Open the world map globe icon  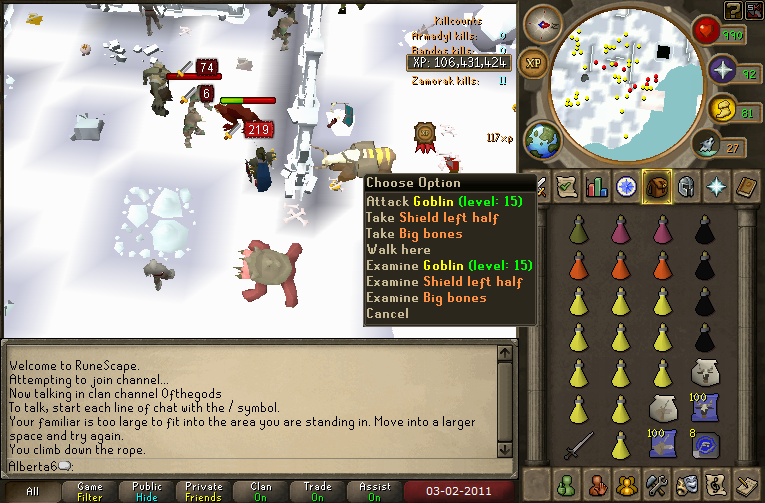coord(541,139)
